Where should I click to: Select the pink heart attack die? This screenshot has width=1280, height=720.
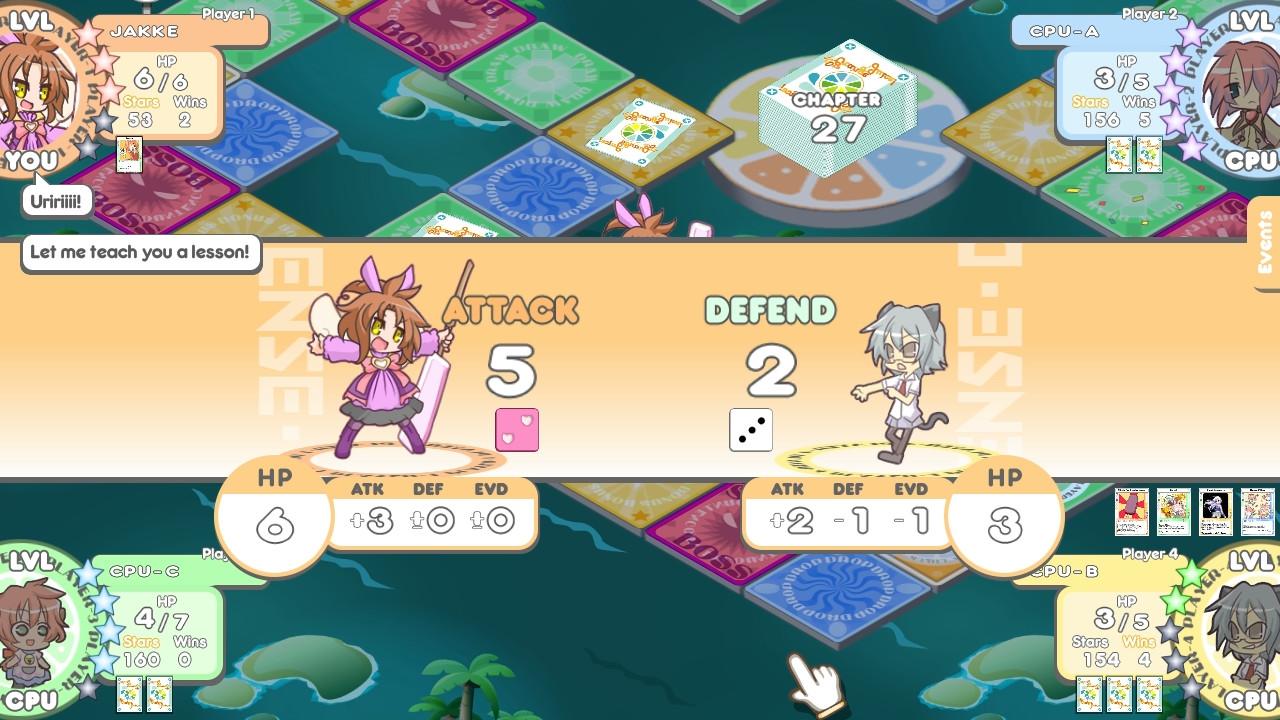click(517, 428)
